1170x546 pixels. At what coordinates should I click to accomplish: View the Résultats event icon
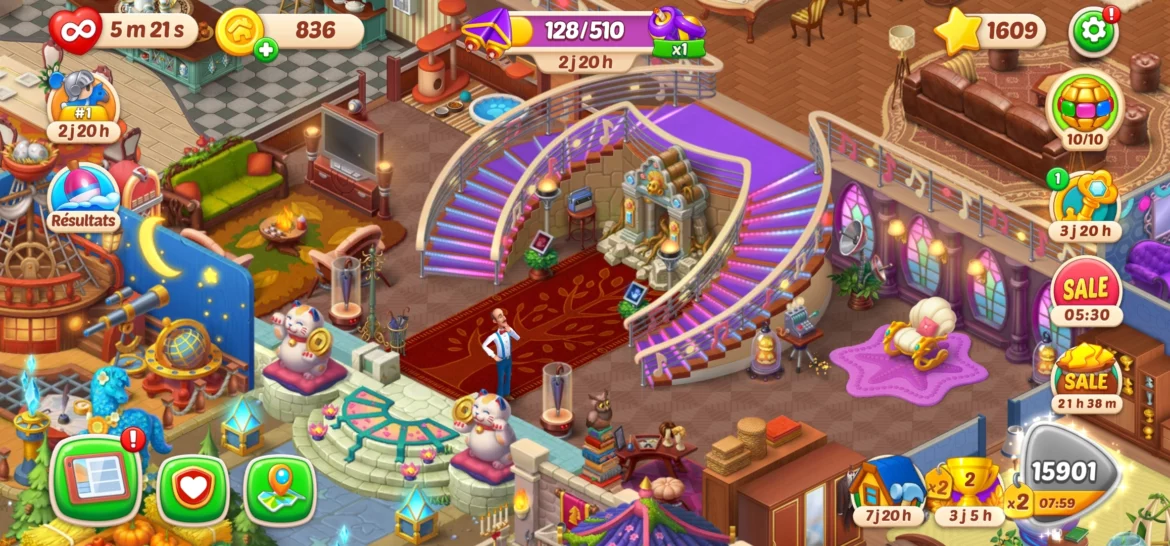(x=83, y=195)
